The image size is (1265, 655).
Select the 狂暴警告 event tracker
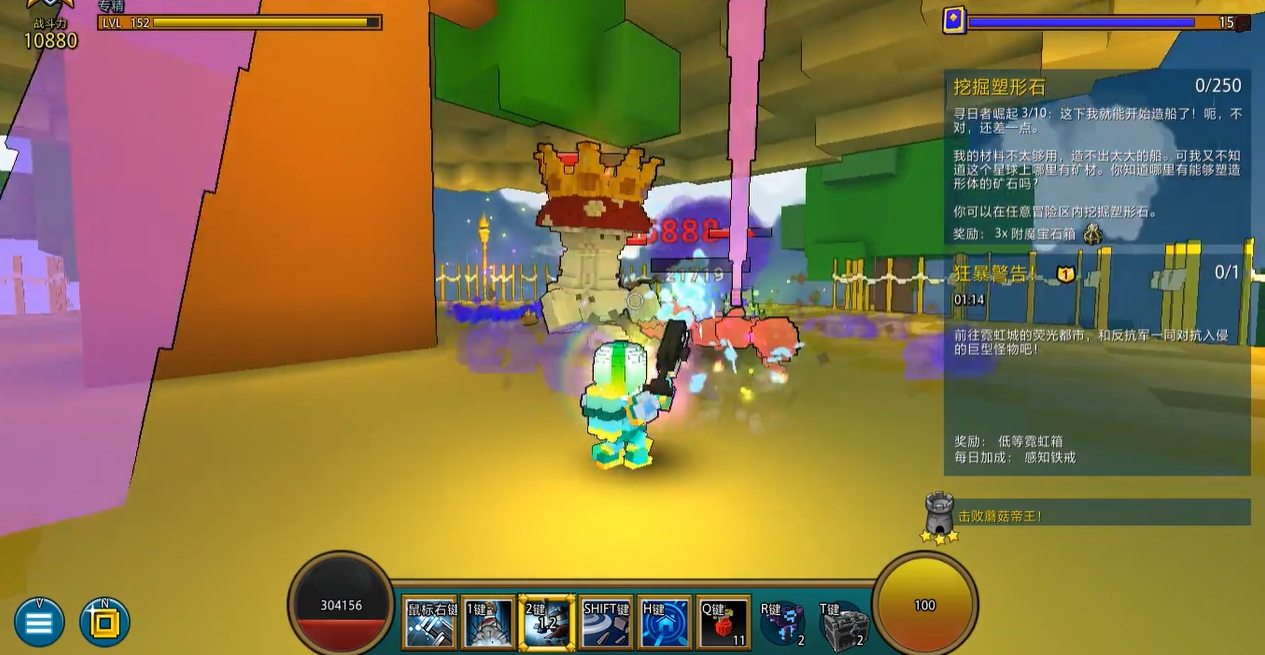click(x=1097, y=273)
